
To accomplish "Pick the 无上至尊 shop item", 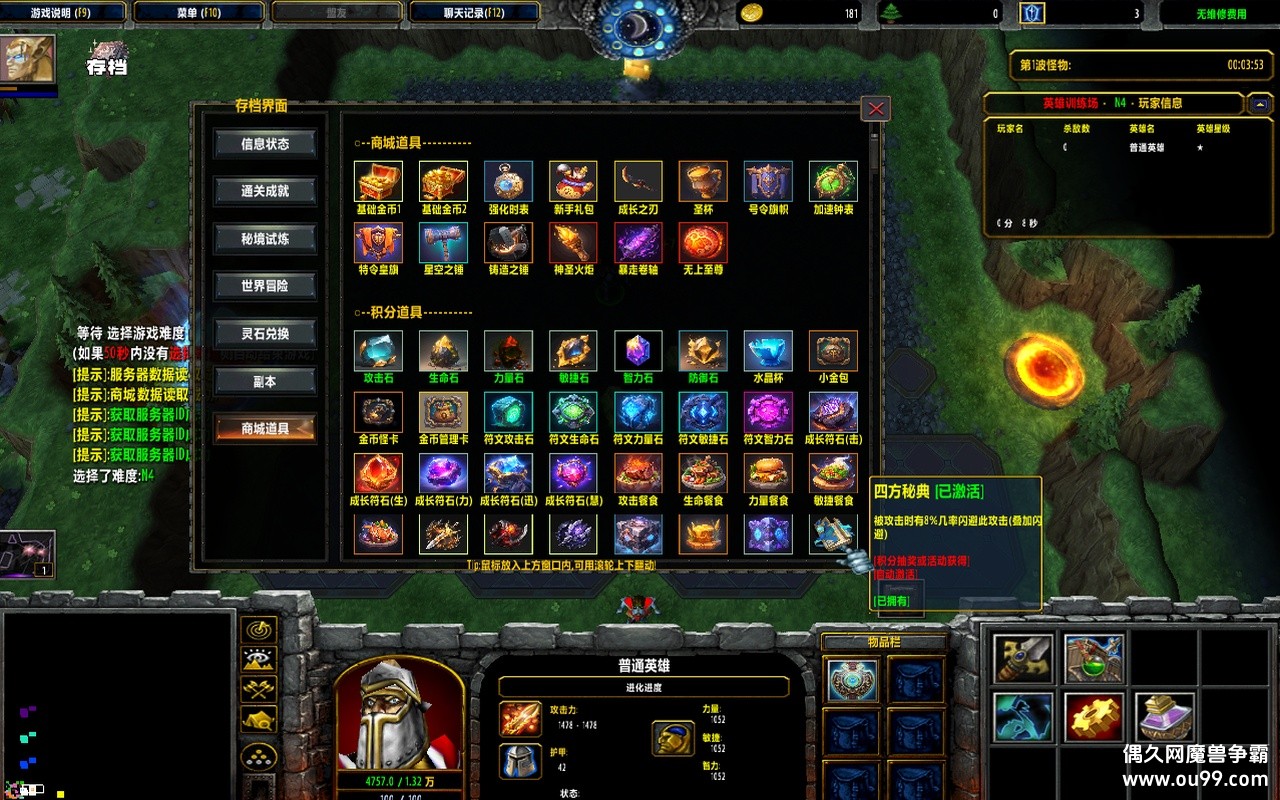I will [703, 243].
